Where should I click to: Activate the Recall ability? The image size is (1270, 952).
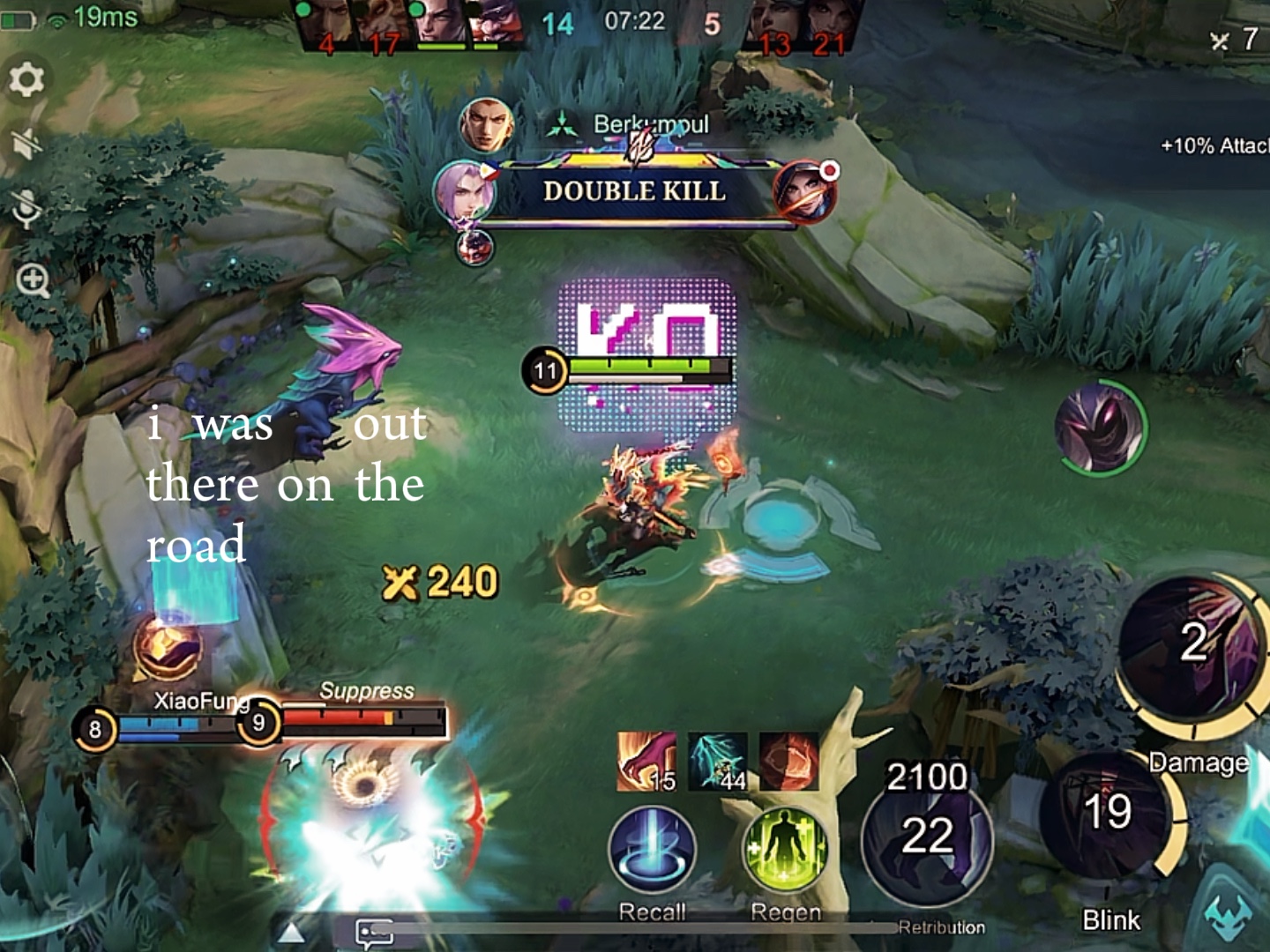click(652, 850)
